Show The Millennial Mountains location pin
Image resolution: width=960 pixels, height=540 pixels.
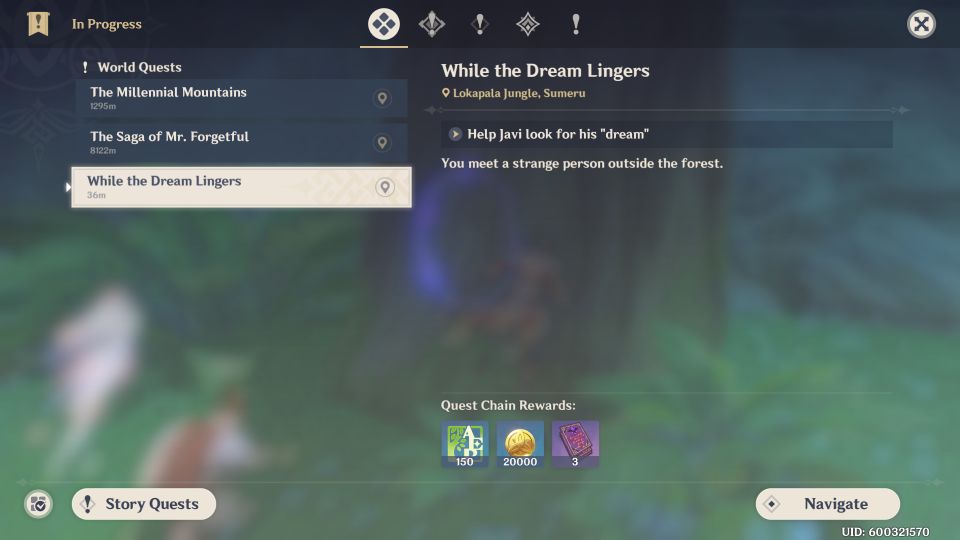coord(382,98)
